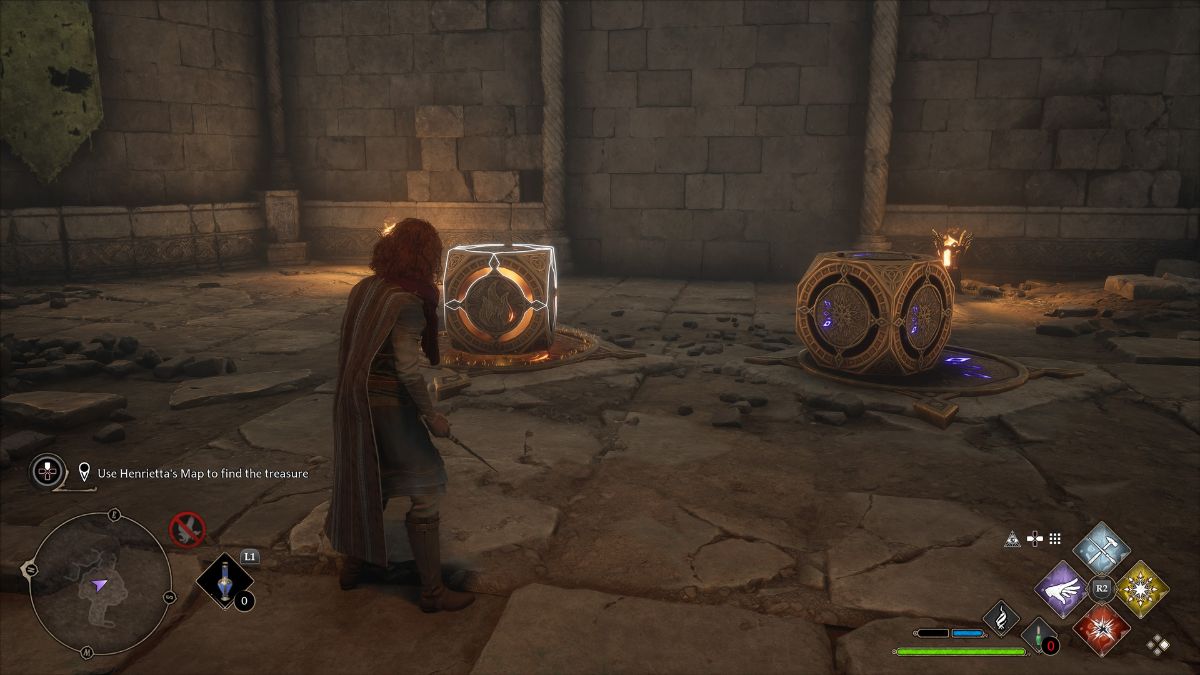Activate the hammer and wand Reparo spell

(x=1101, y=549)
